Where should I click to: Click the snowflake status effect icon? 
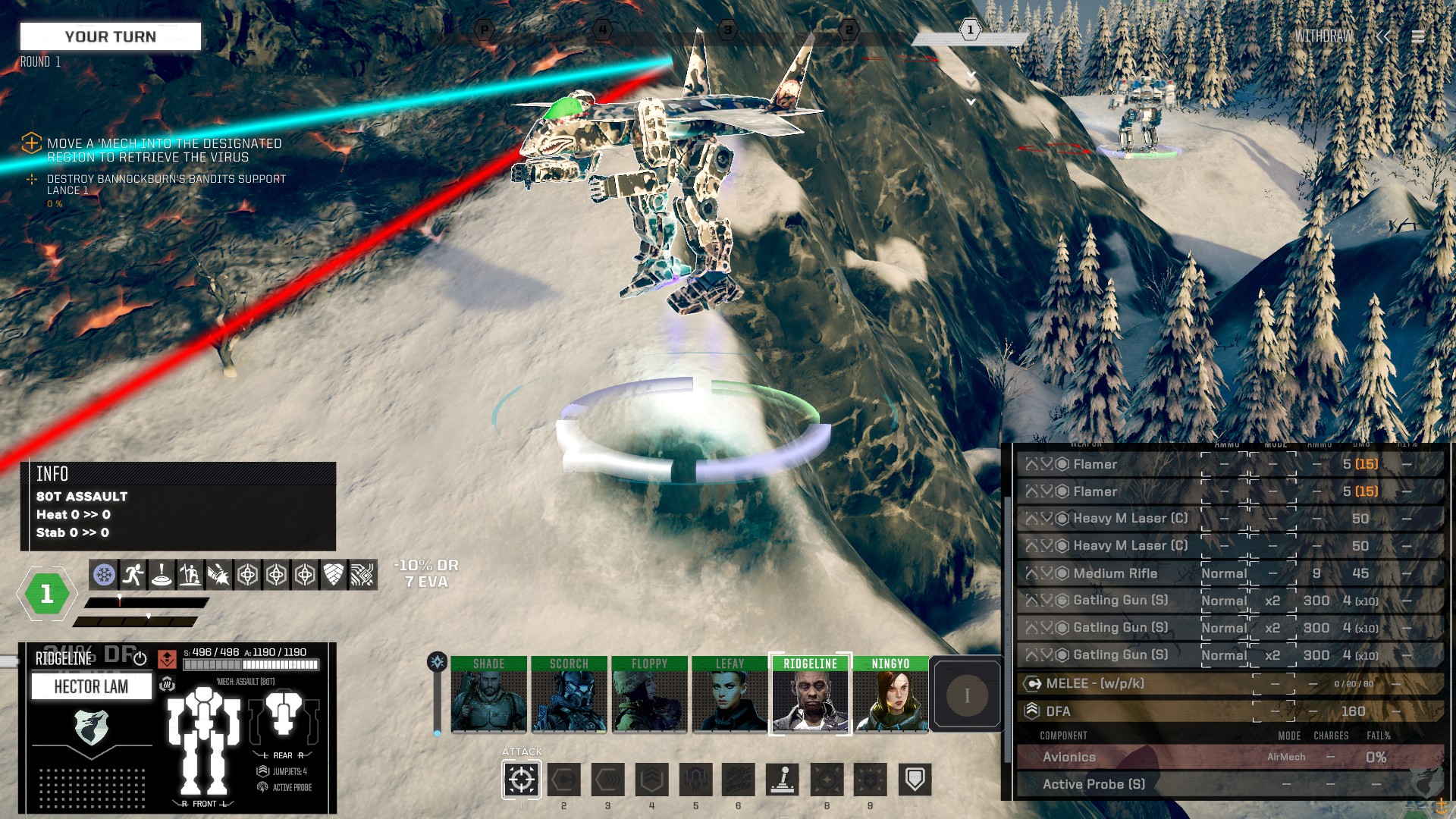[104, 575]
